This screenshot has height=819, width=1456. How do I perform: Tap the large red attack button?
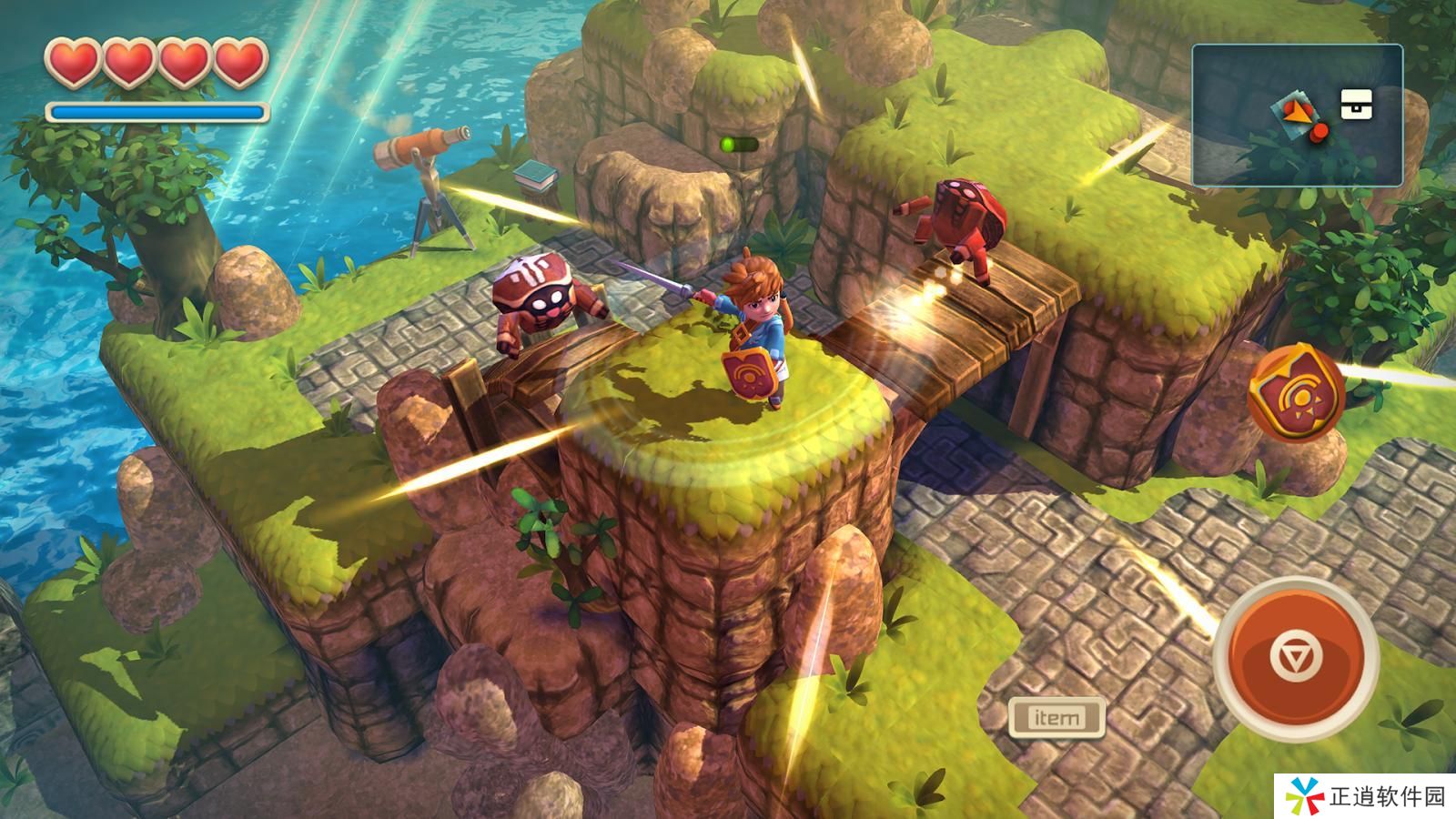(x=1295, y=656)
